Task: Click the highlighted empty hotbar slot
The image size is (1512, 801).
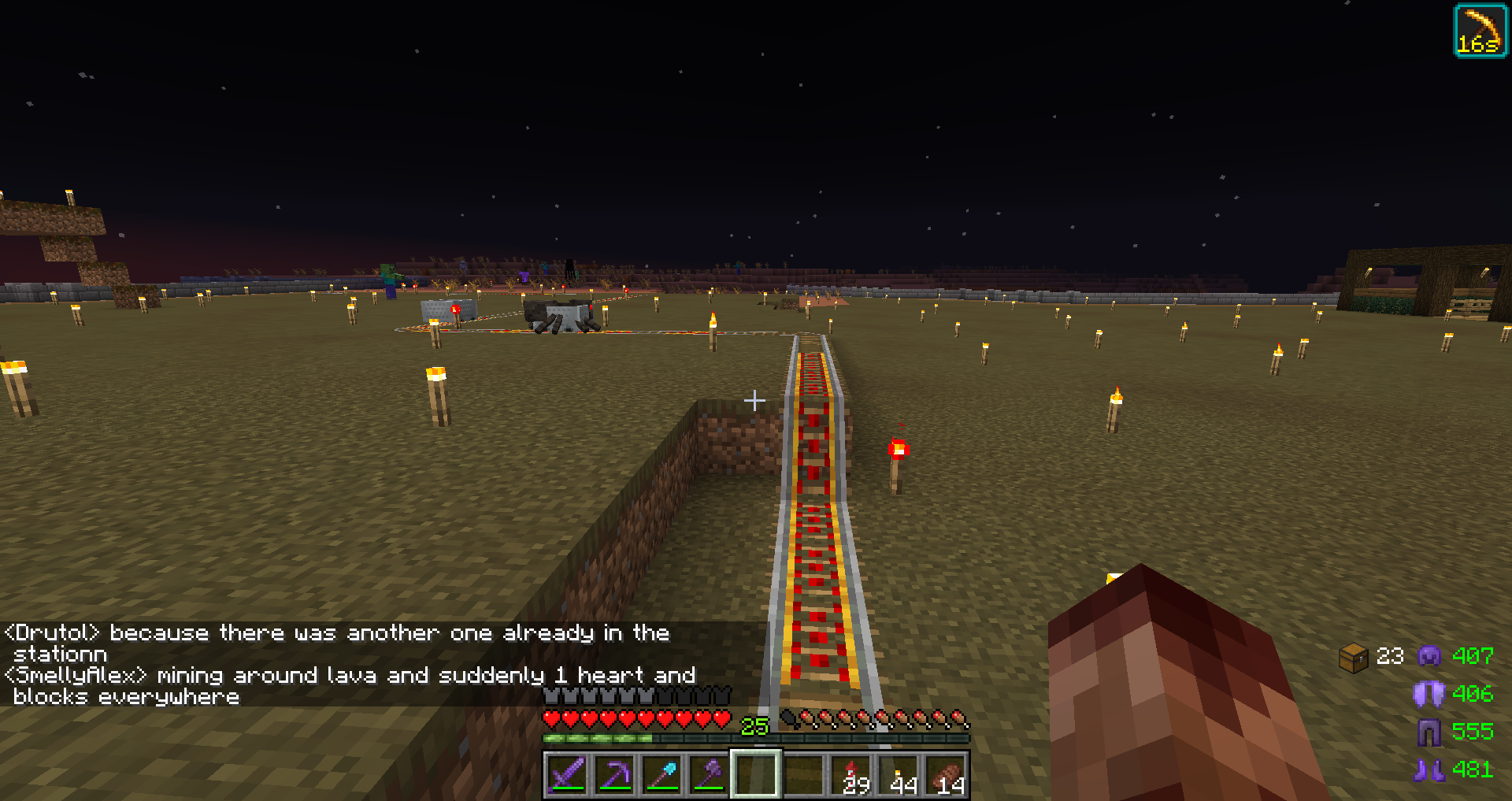Action: (x=756, y=774)
